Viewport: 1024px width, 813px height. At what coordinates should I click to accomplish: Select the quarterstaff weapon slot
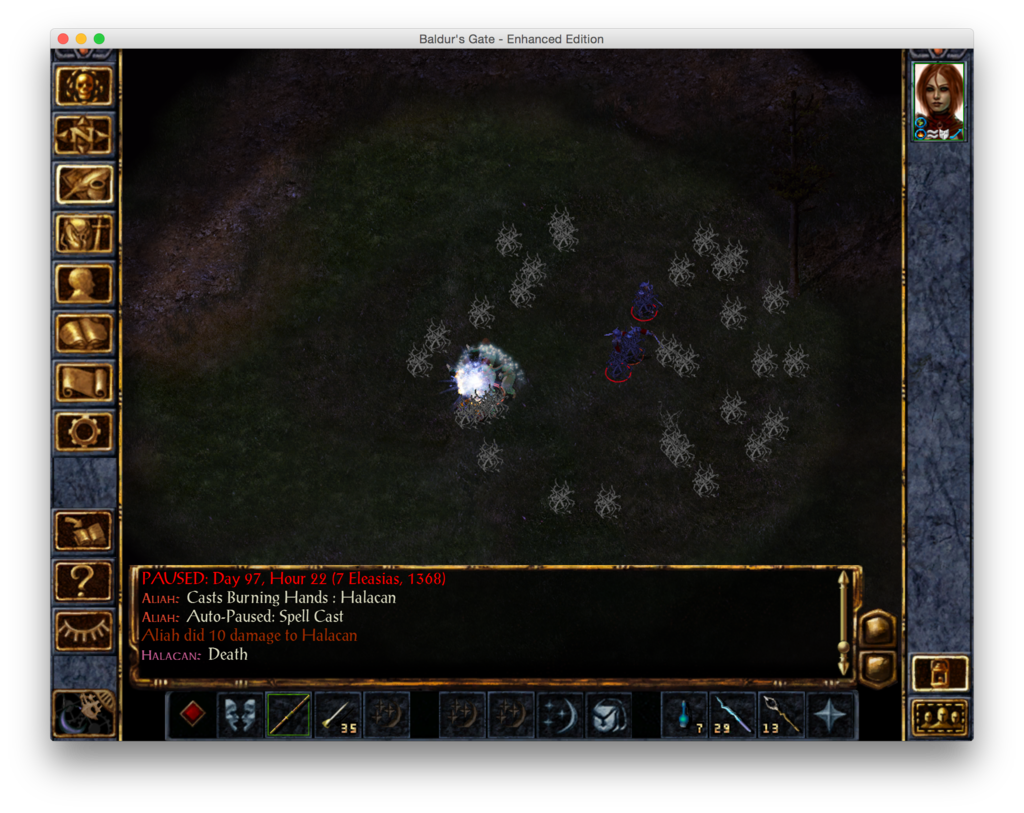point(288,715)
